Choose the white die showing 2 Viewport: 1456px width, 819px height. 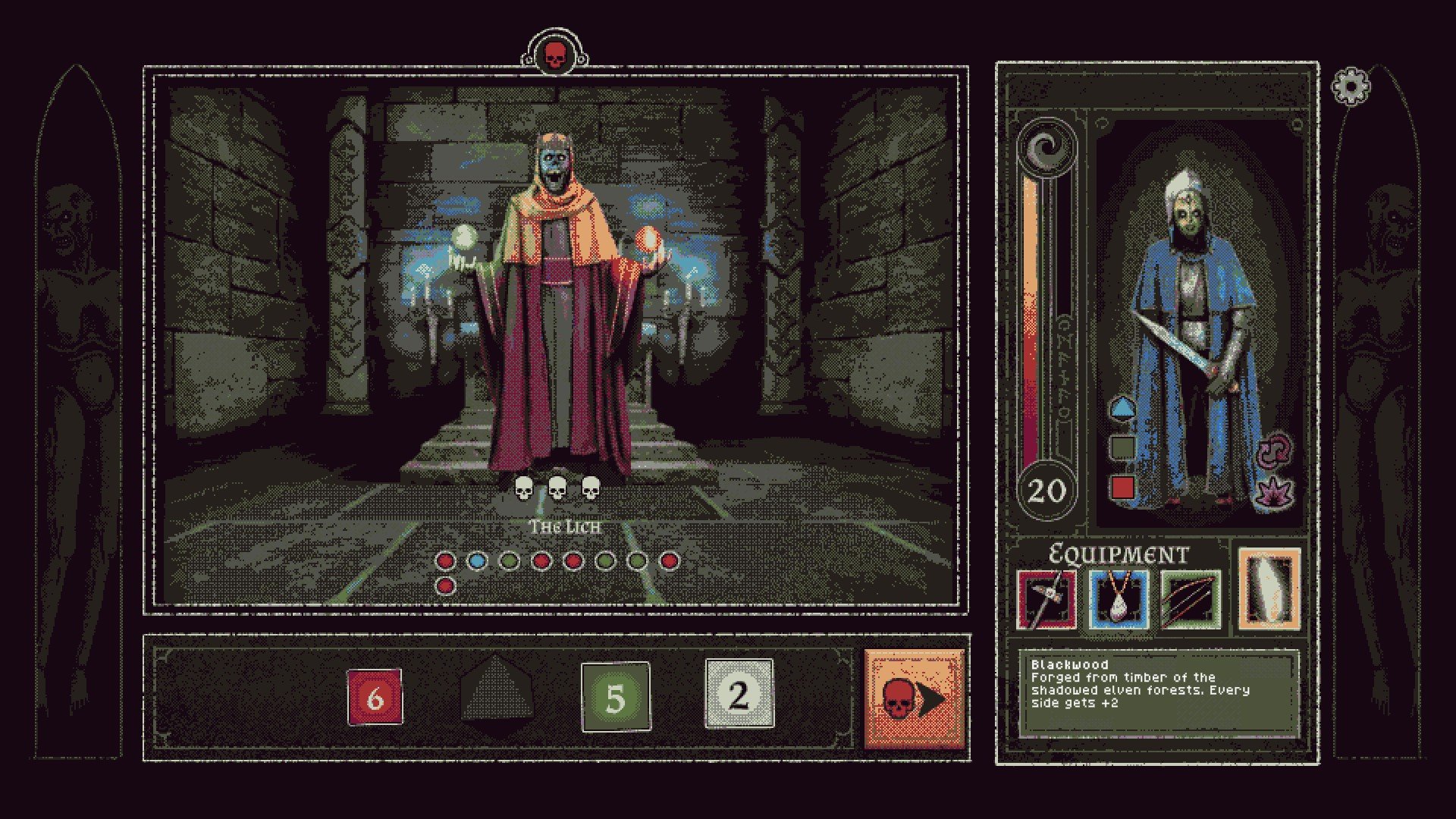[739, 695]
